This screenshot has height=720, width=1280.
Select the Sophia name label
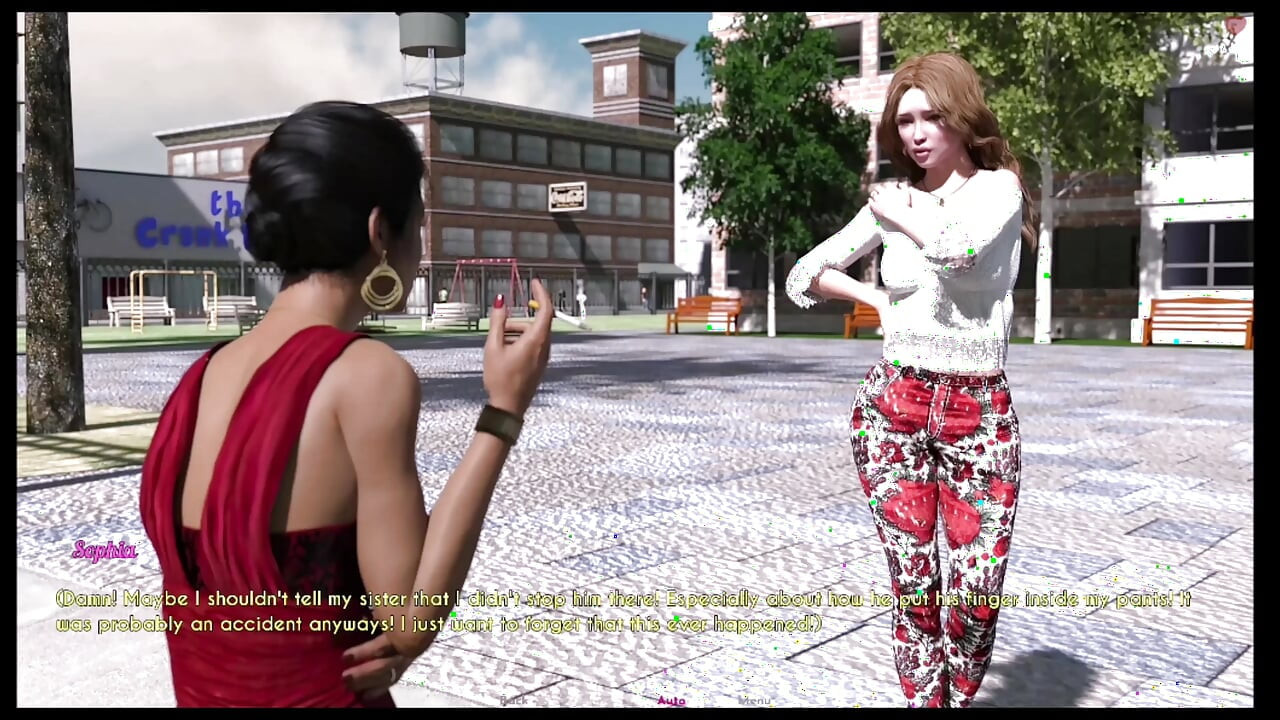tap(105, 548)
